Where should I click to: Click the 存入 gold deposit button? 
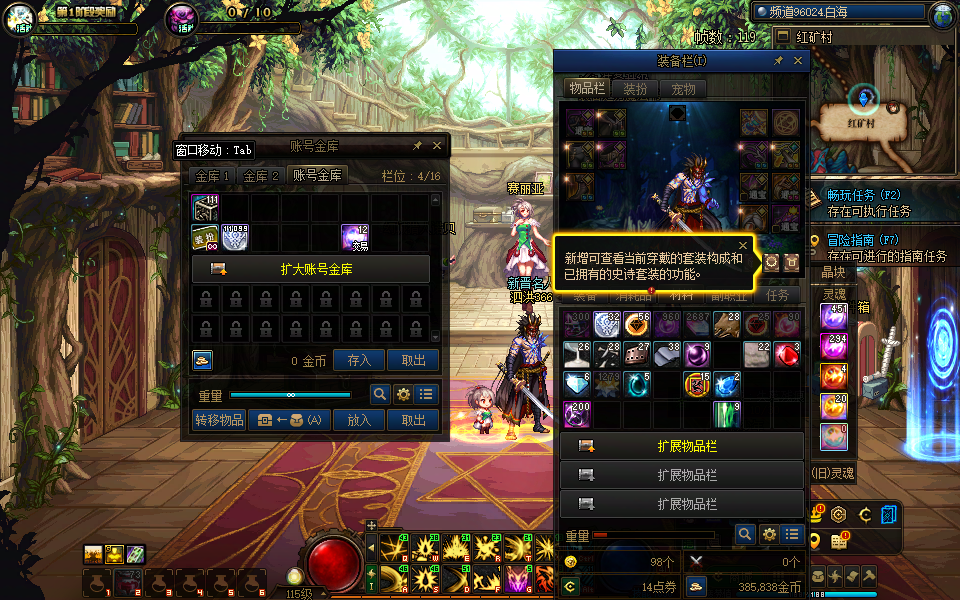358,361
